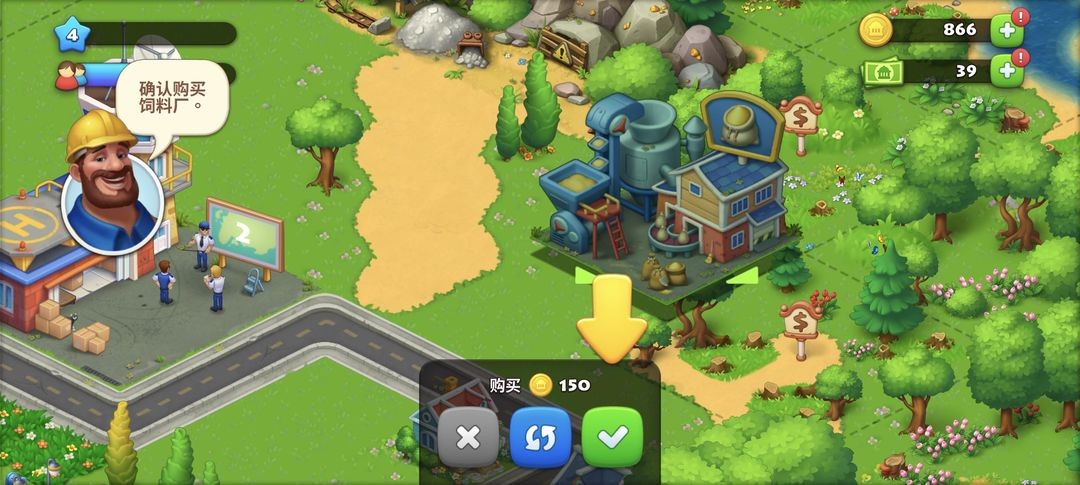This screenshot has height=485, width=1080.
Task: Open the blue level 4 star
Action: tap(72, 35)
